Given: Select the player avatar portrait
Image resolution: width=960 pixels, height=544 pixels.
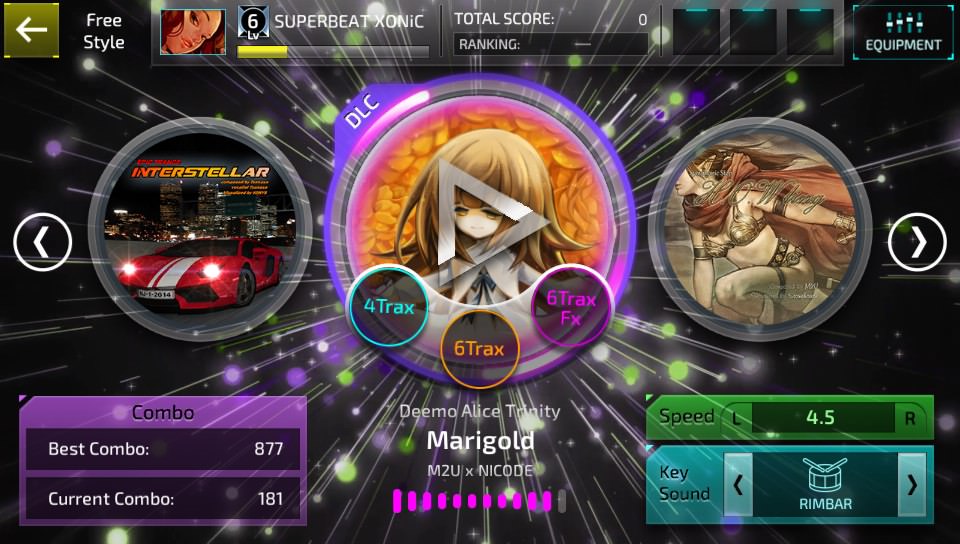Looking at the screenshot, I should [193, 32].
